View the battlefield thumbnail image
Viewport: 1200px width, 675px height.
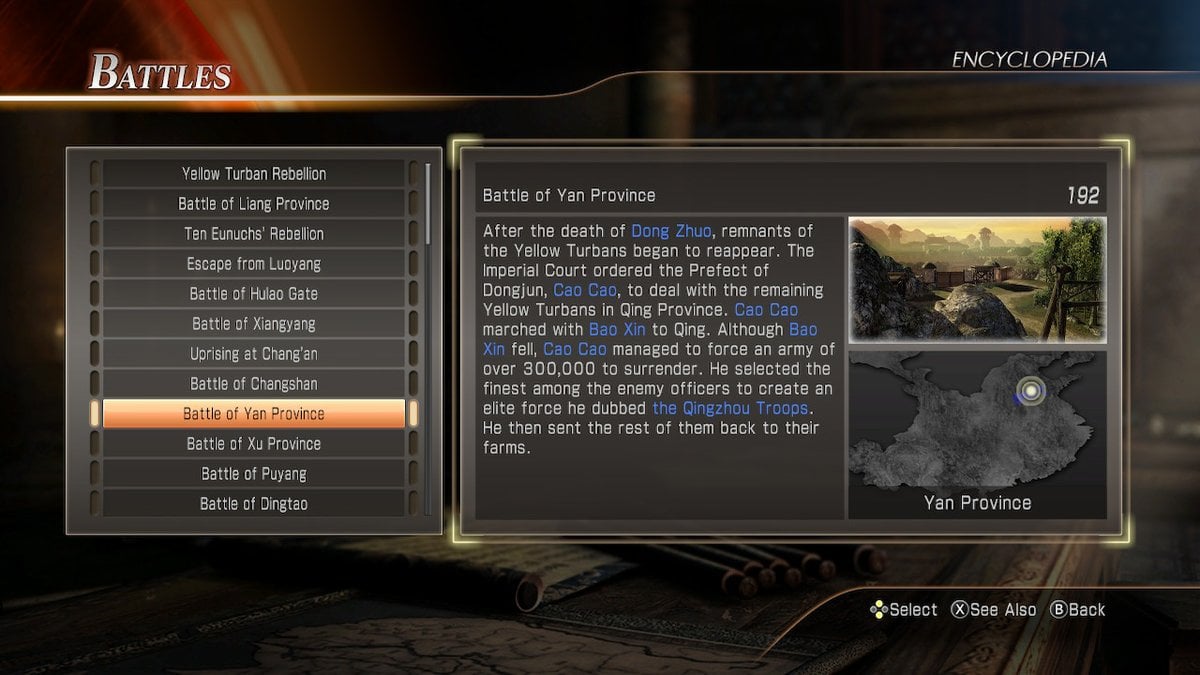point(977,280)
